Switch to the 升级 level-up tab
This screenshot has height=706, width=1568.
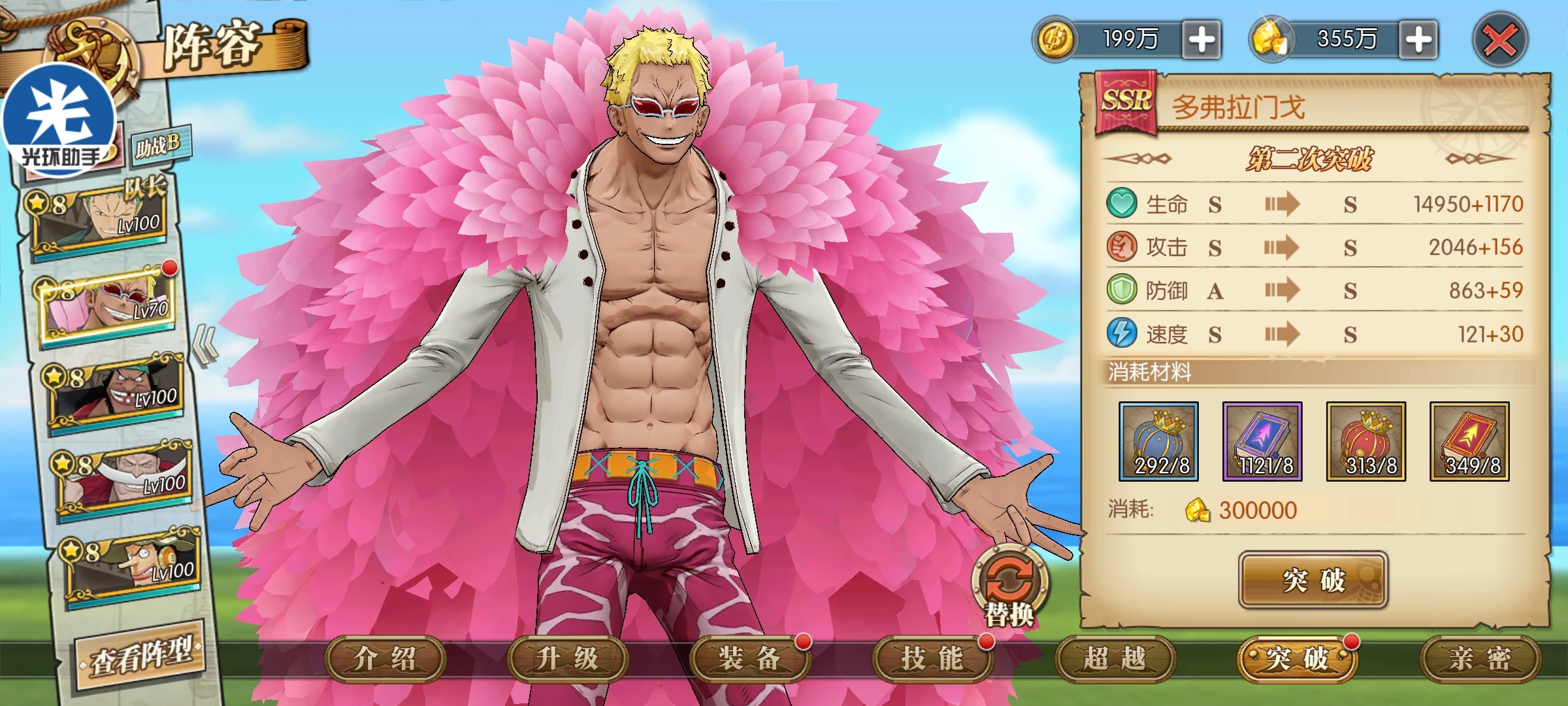point(567,659)
